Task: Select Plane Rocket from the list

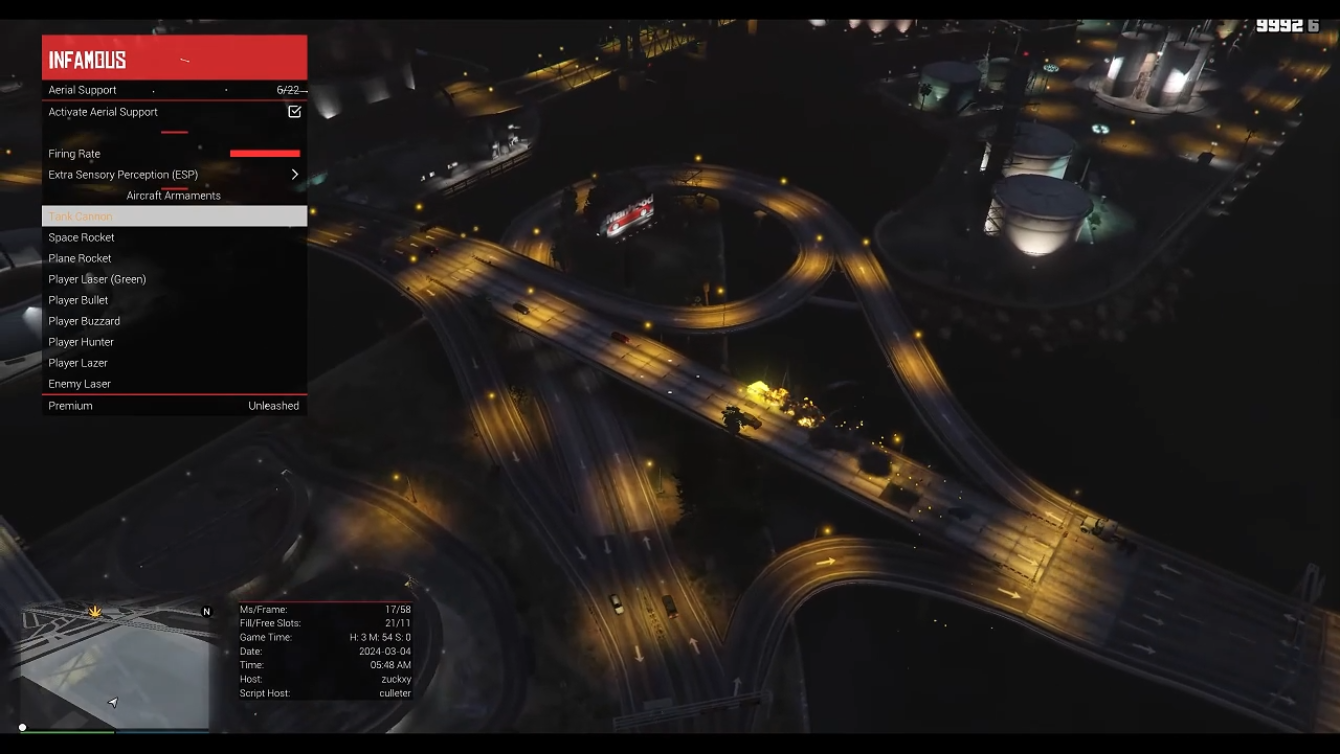Action: 174,259
